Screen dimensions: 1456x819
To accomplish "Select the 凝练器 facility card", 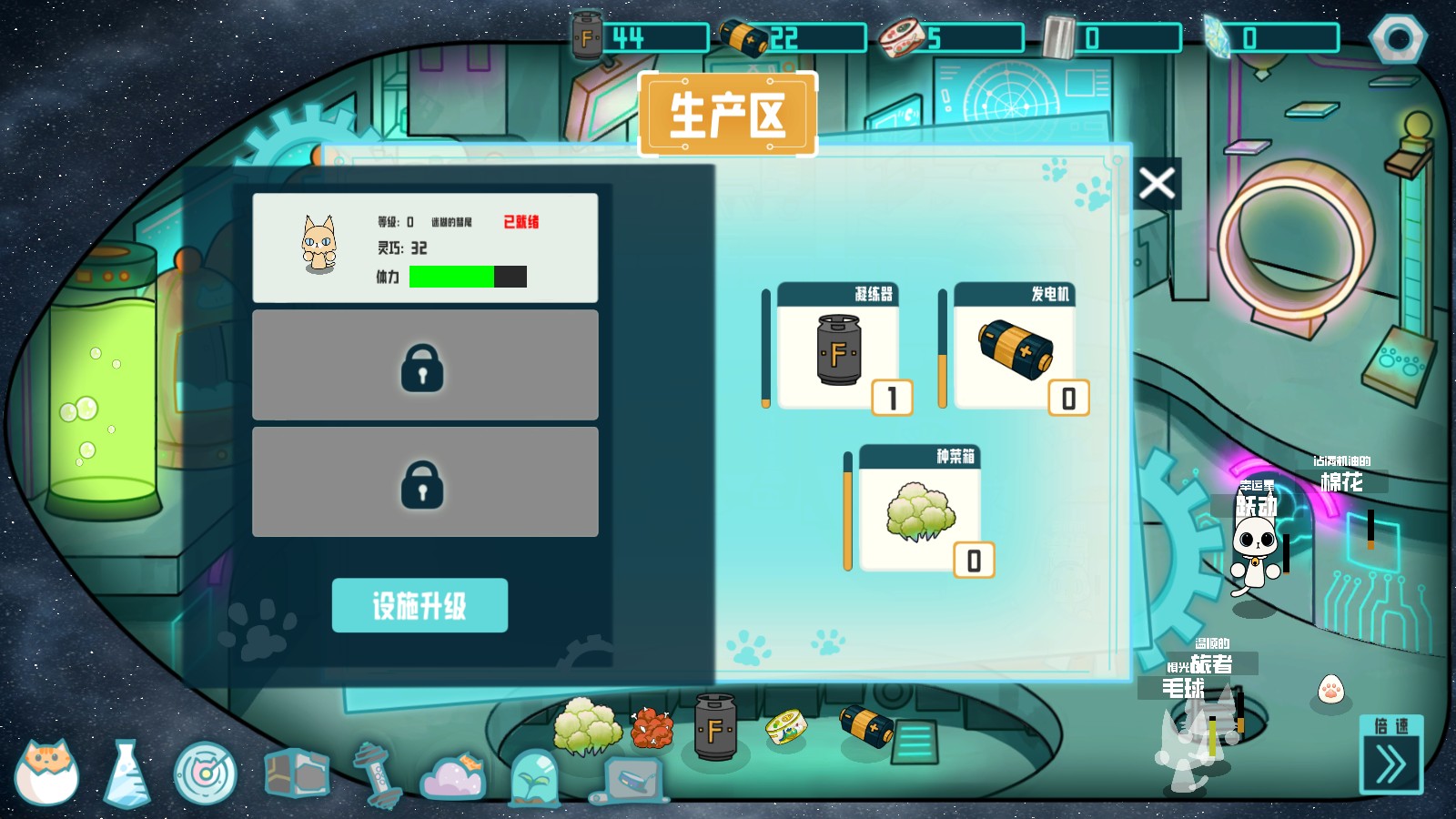I will 837,350.
